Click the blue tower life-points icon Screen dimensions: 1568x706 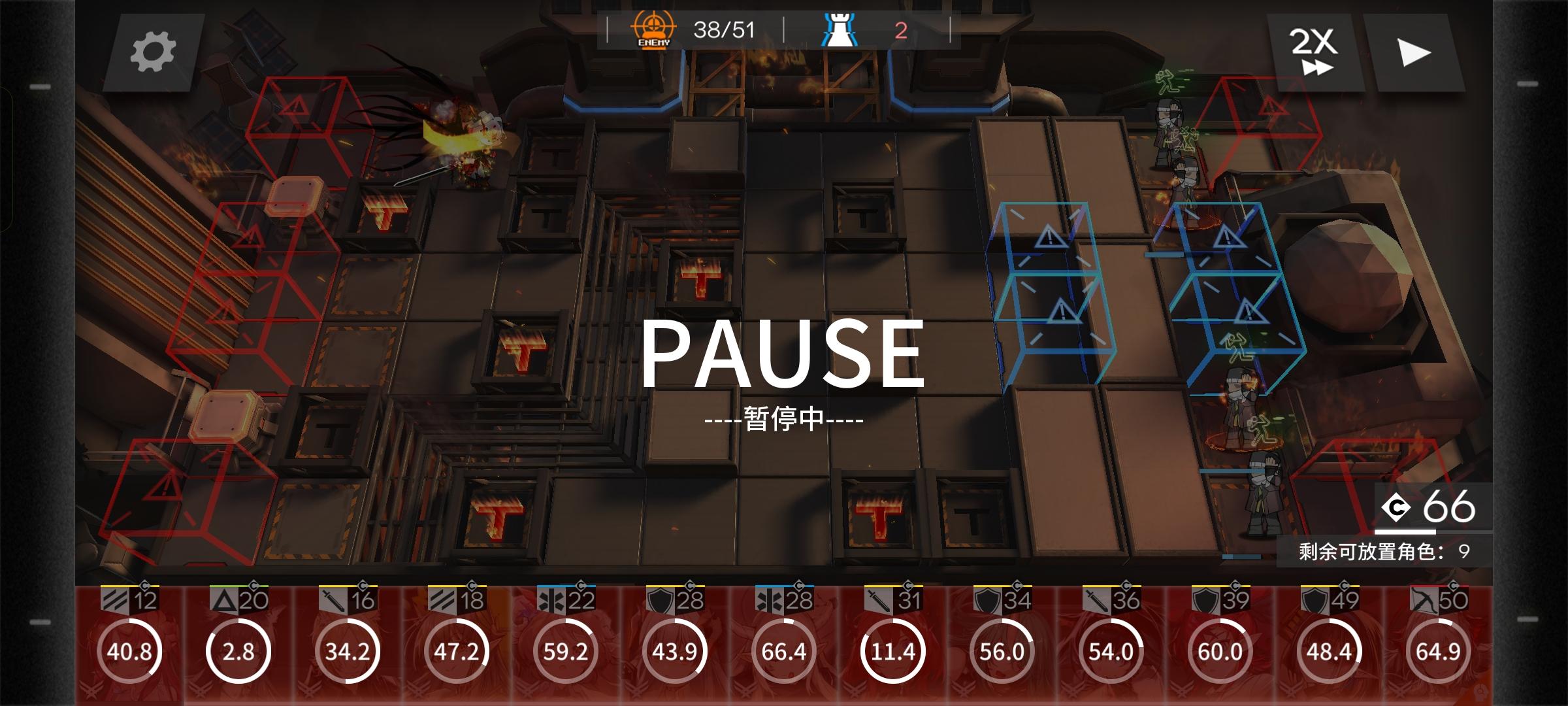(843, 29)
